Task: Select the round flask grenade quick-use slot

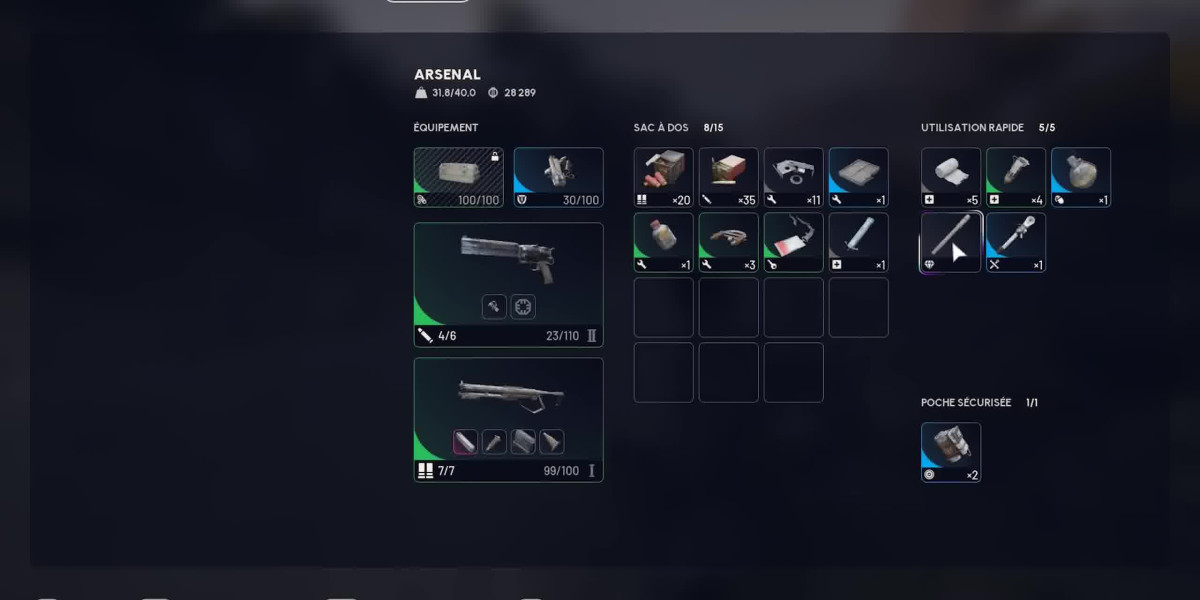Action: [1080, 177]
